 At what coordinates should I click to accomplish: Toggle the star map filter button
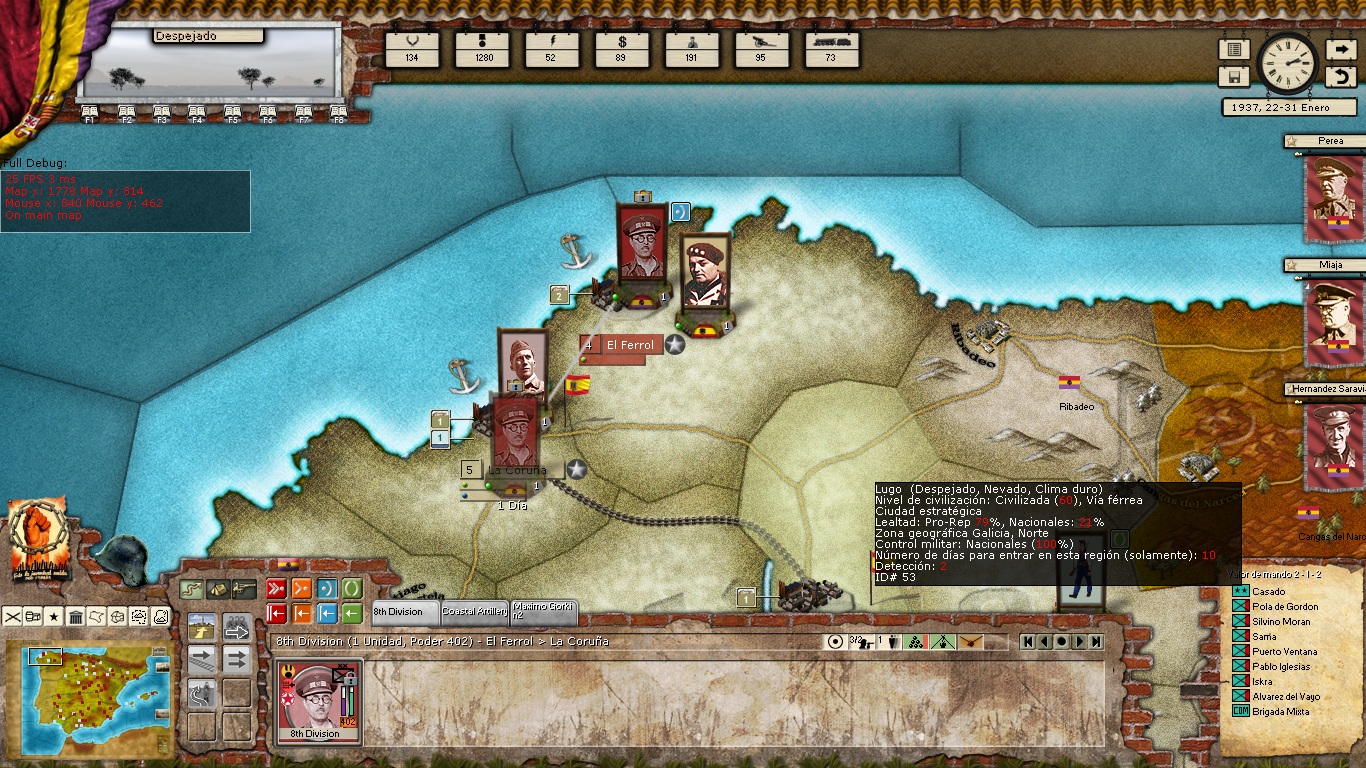tap(54, 616)
